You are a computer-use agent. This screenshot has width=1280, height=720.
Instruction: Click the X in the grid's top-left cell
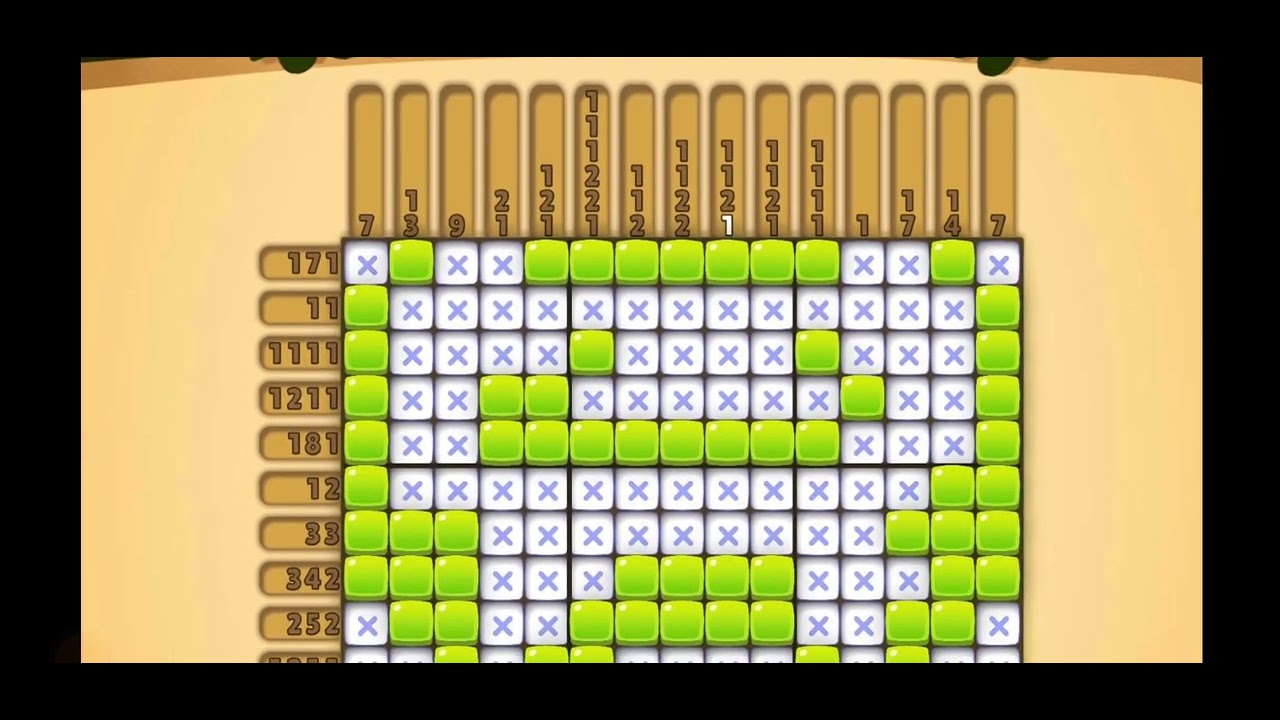point(368,265)
